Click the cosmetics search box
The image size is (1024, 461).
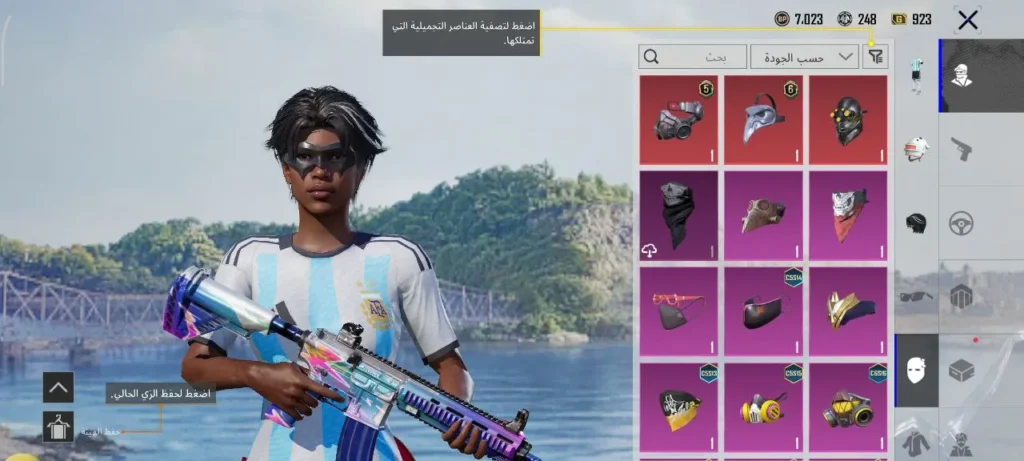(693, 57)
